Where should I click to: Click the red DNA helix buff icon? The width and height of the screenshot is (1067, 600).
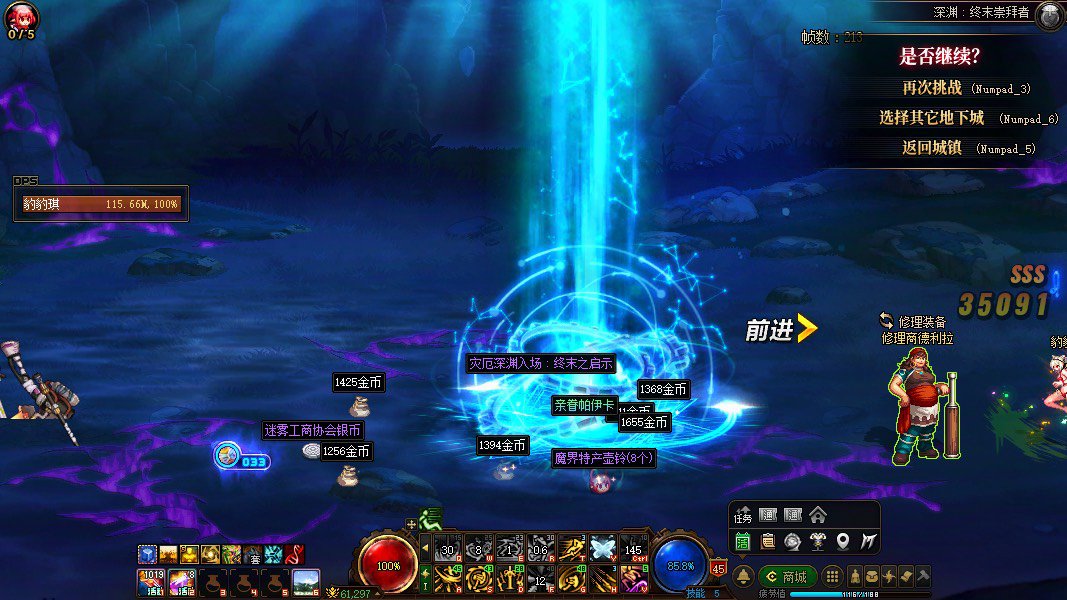click(x=295, y=554)
